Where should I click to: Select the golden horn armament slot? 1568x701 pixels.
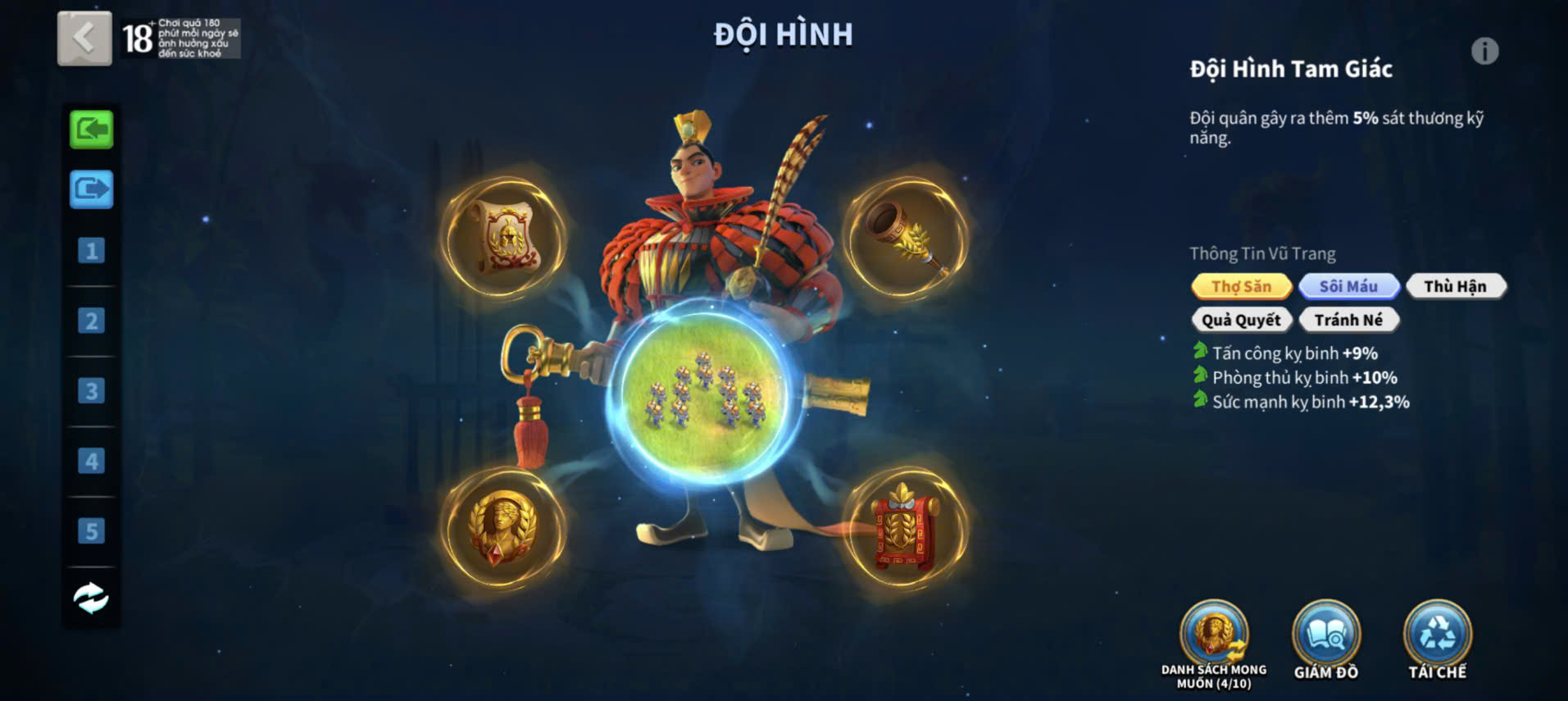pos(907,237)
